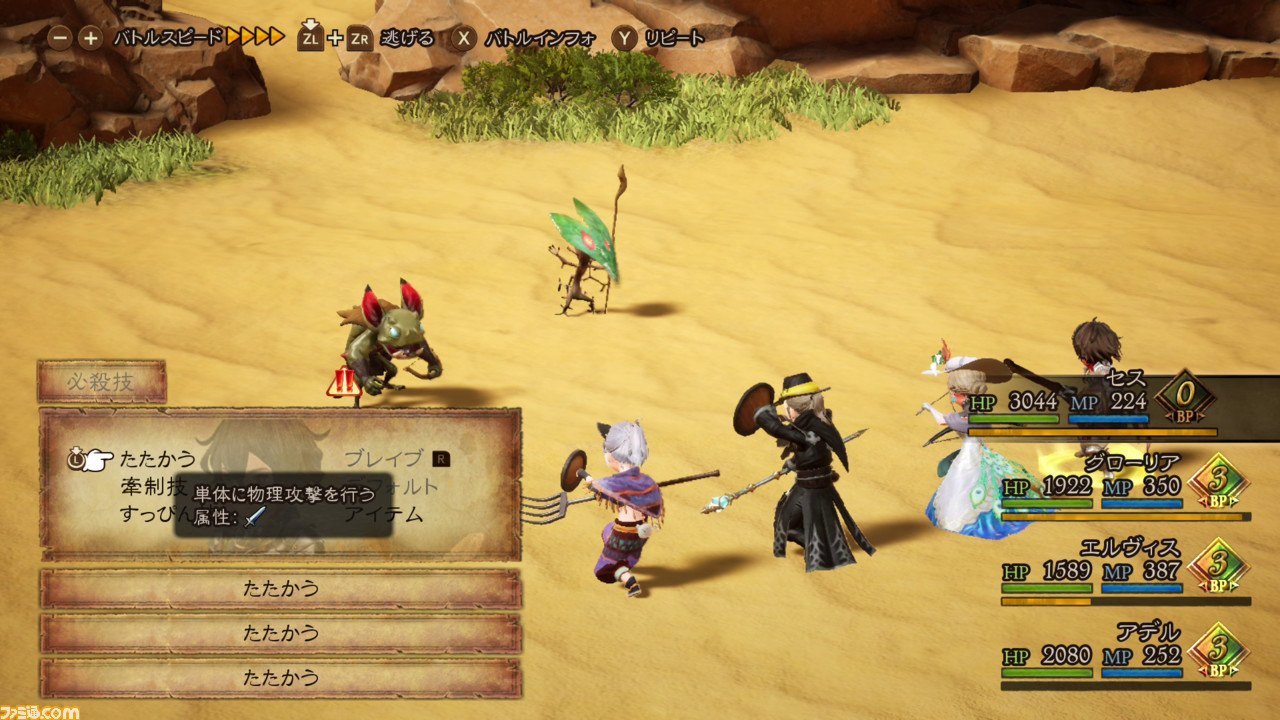
Task: Open the アイテム menu
Action: [384, 515]
